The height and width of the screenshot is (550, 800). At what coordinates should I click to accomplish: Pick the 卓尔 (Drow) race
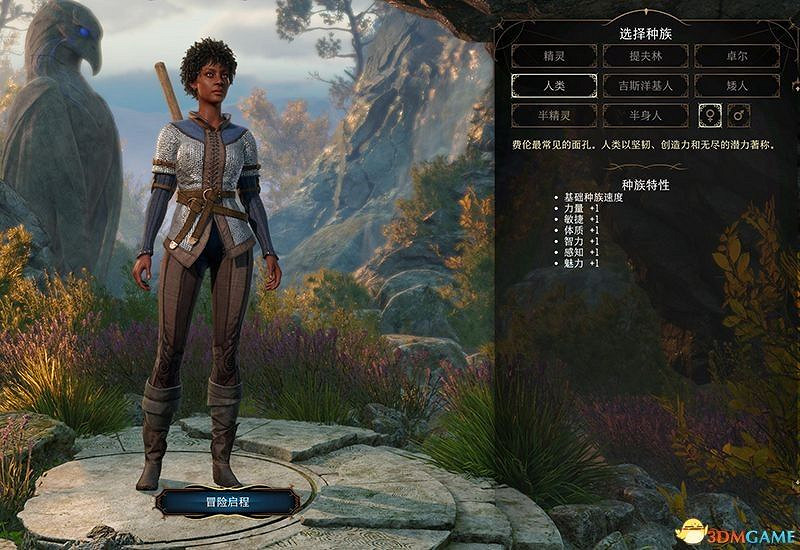tap(736, 56)
